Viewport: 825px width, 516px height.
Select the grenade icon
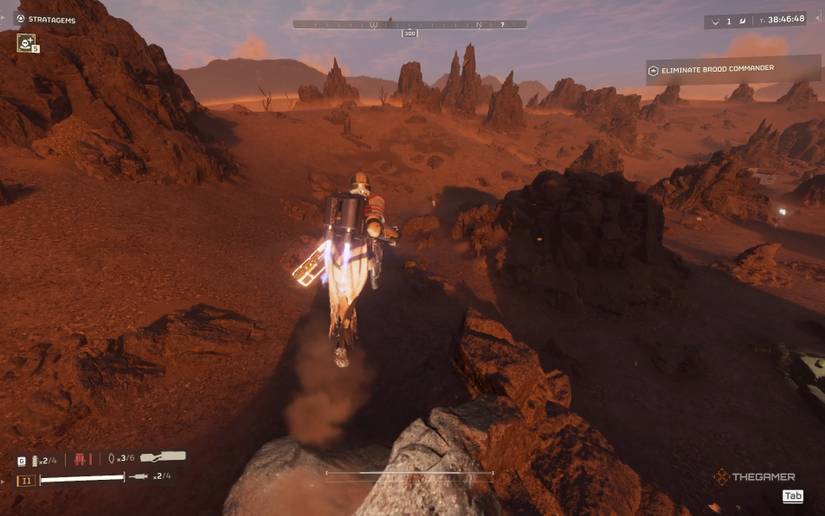click(111, 458)
